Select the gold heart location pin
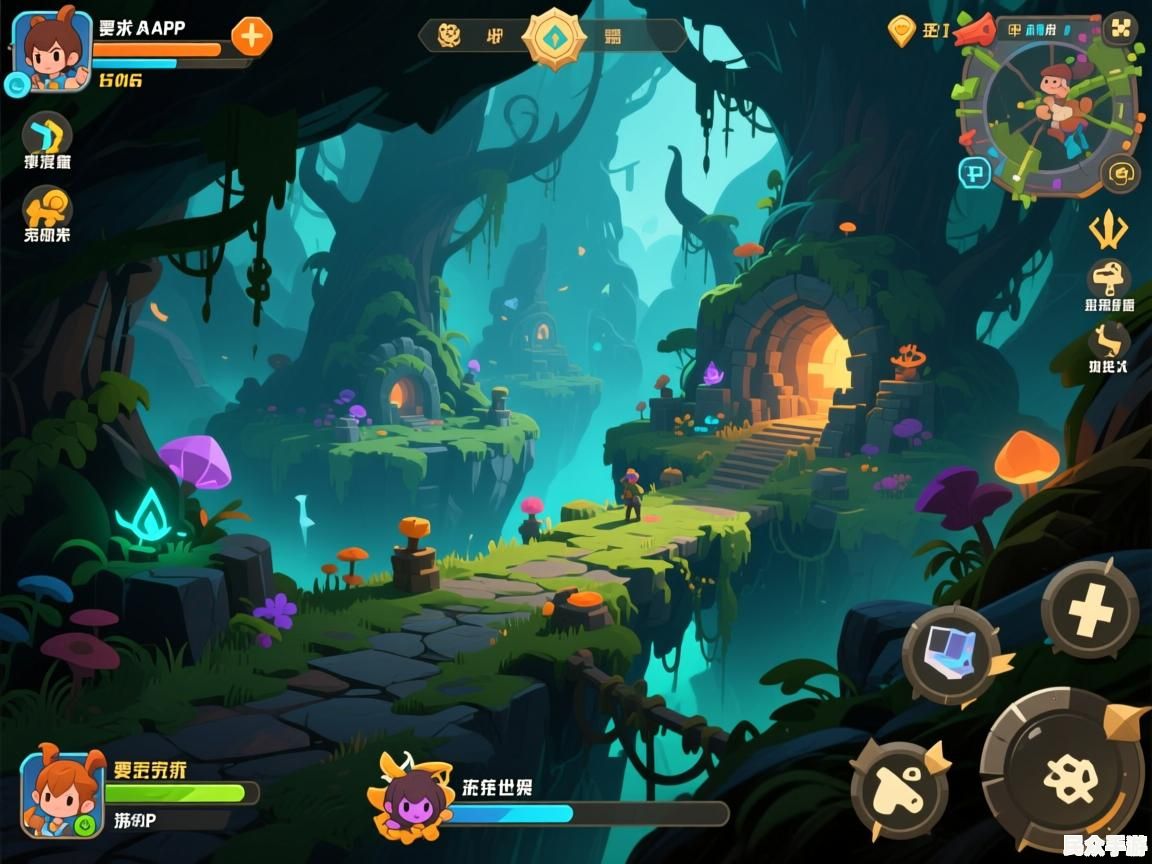1152x864 pixels. tap(902, 31)
